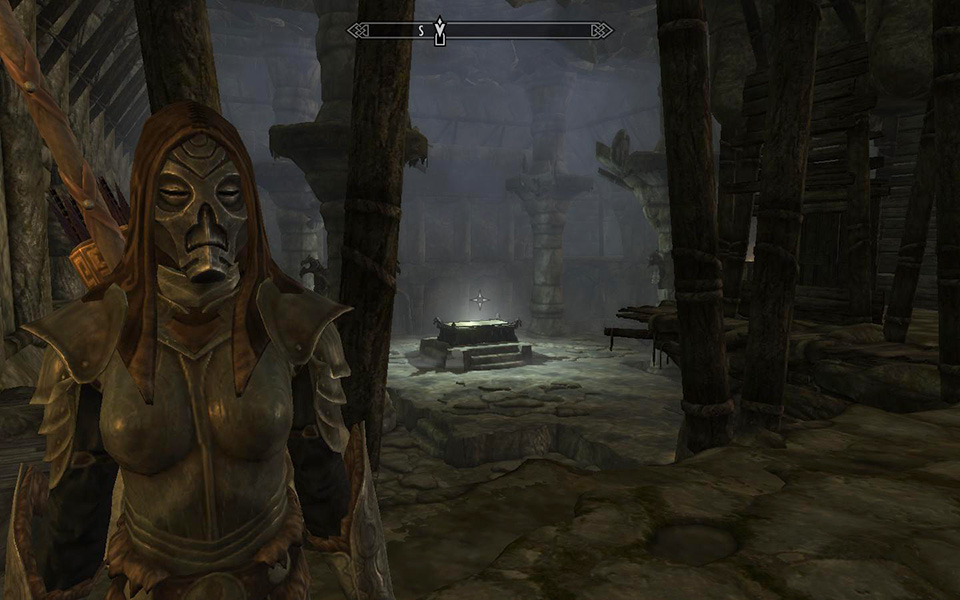Select the quest marker on the compass
The width and height of the screenshot is (960, 600).
pyautogui.click(x=439, y=31)
